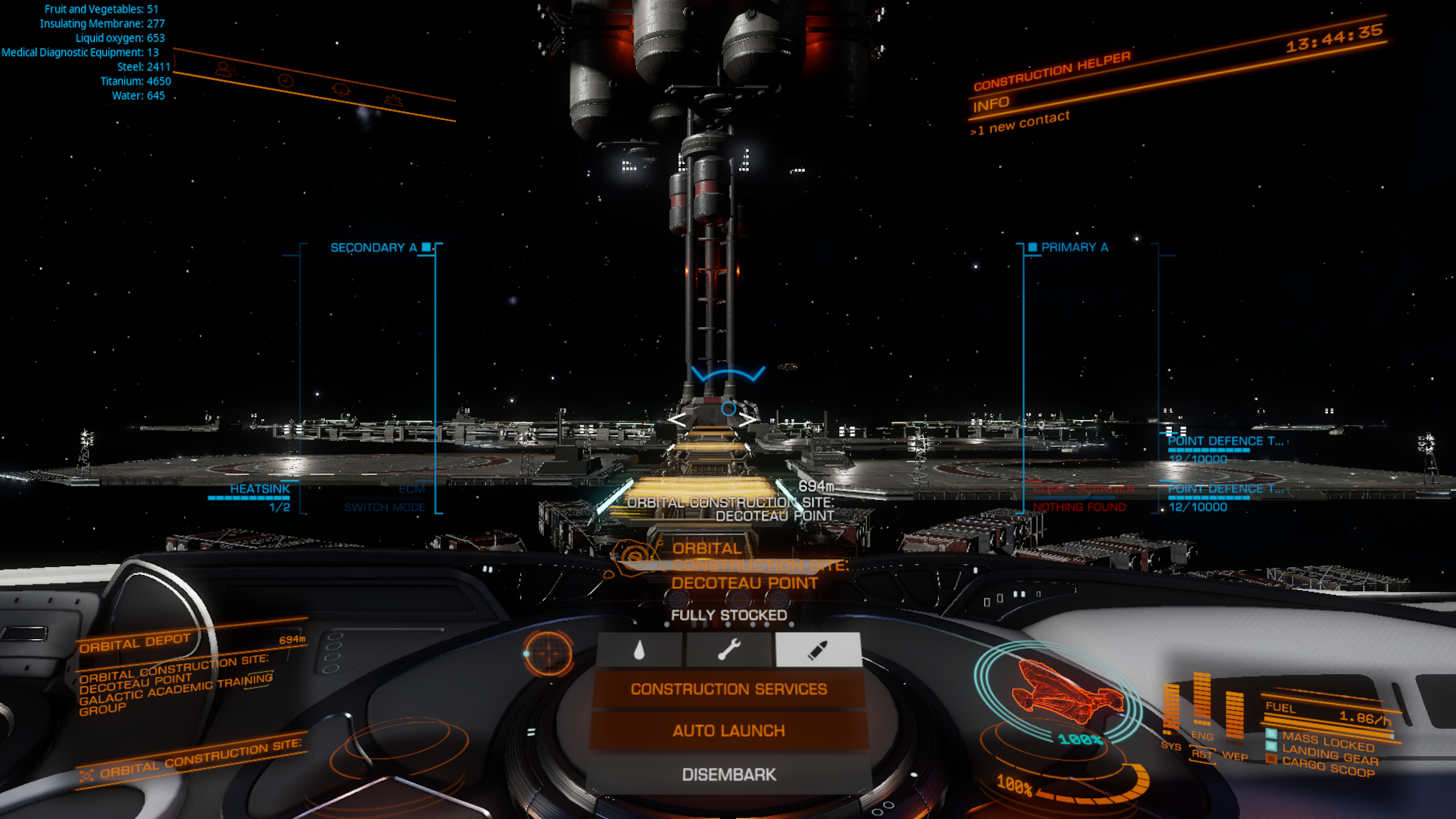Open Construction Services menu
The image size is (1456, 819).
728,689
